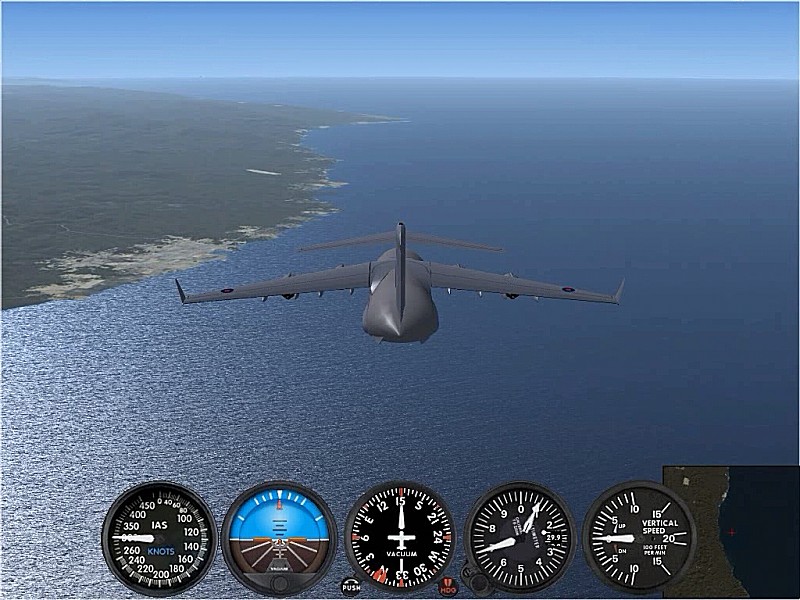
Task: Click the vertical speed indicator gauge
Action: 639,537
